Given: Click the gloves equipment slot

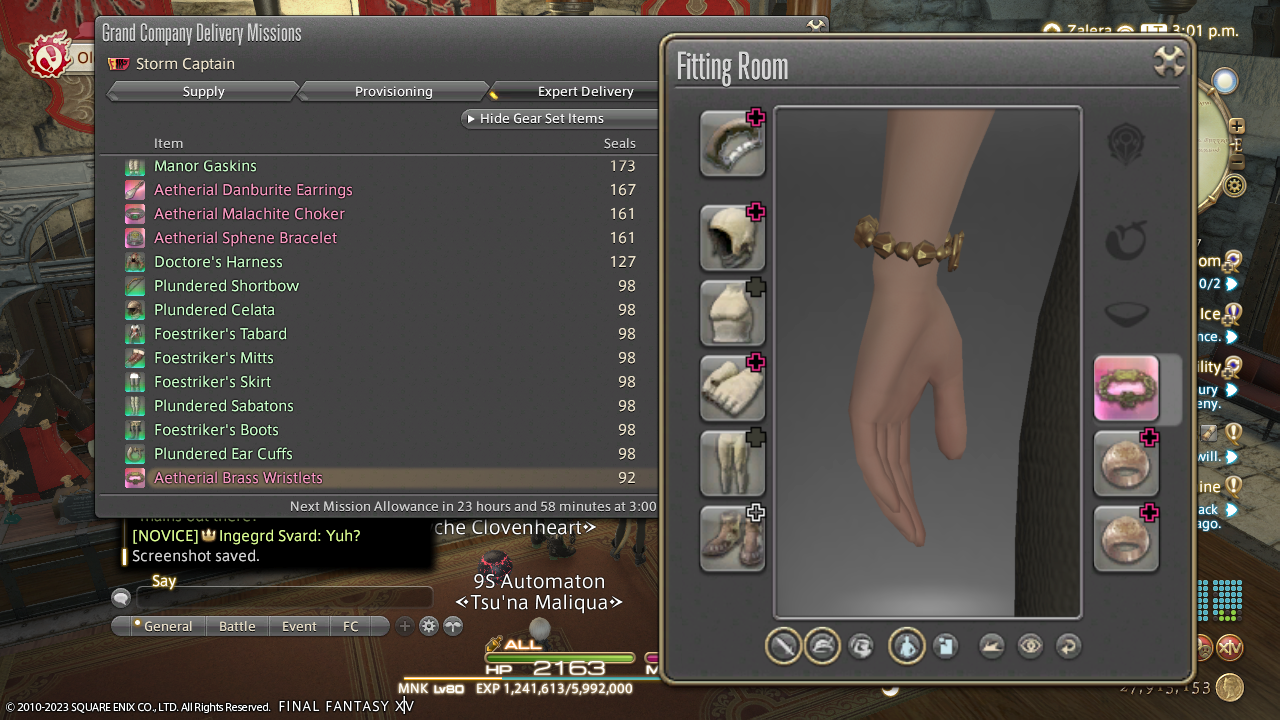Looking at the screenshot, I should pyautogui.click(x=732, y=388).
